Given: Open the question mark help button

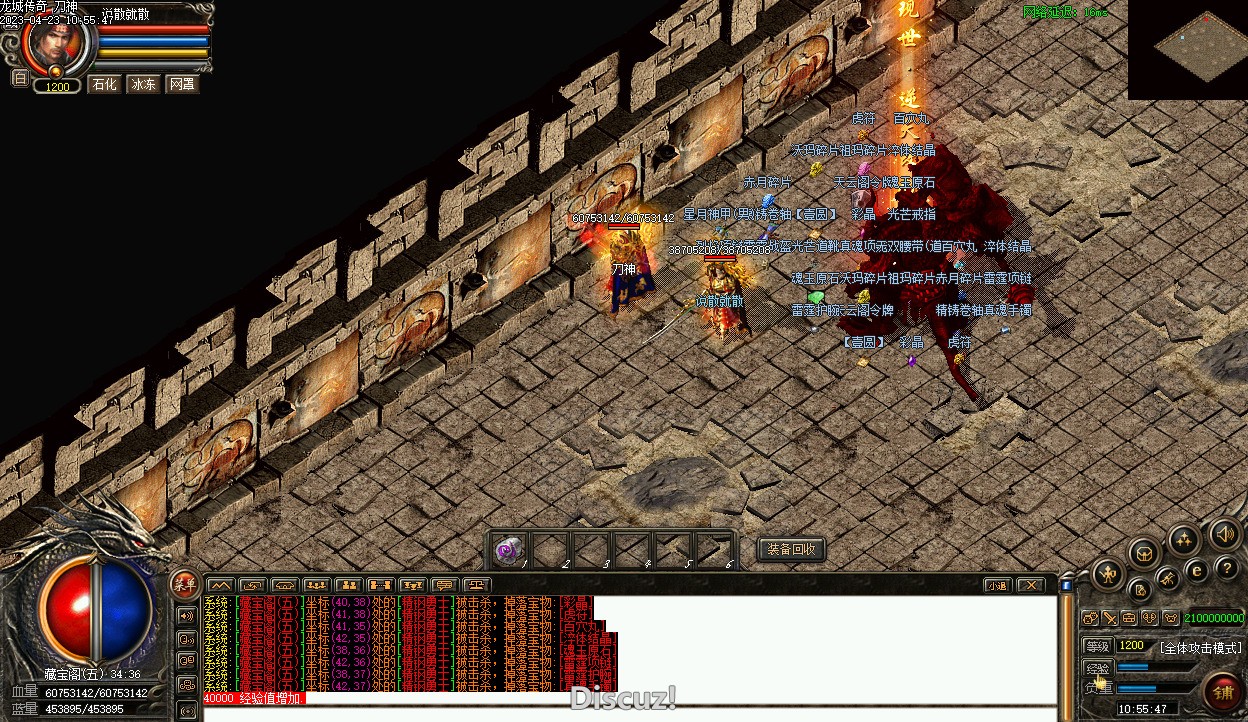Looking at the screenshot, I should pos(1228,568).
